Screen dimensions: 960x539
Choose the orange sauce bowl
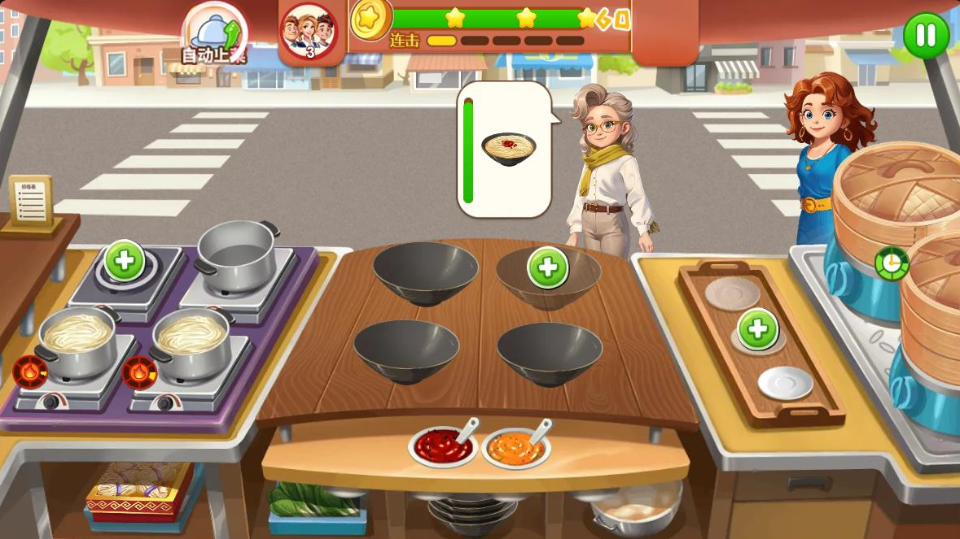515,448
